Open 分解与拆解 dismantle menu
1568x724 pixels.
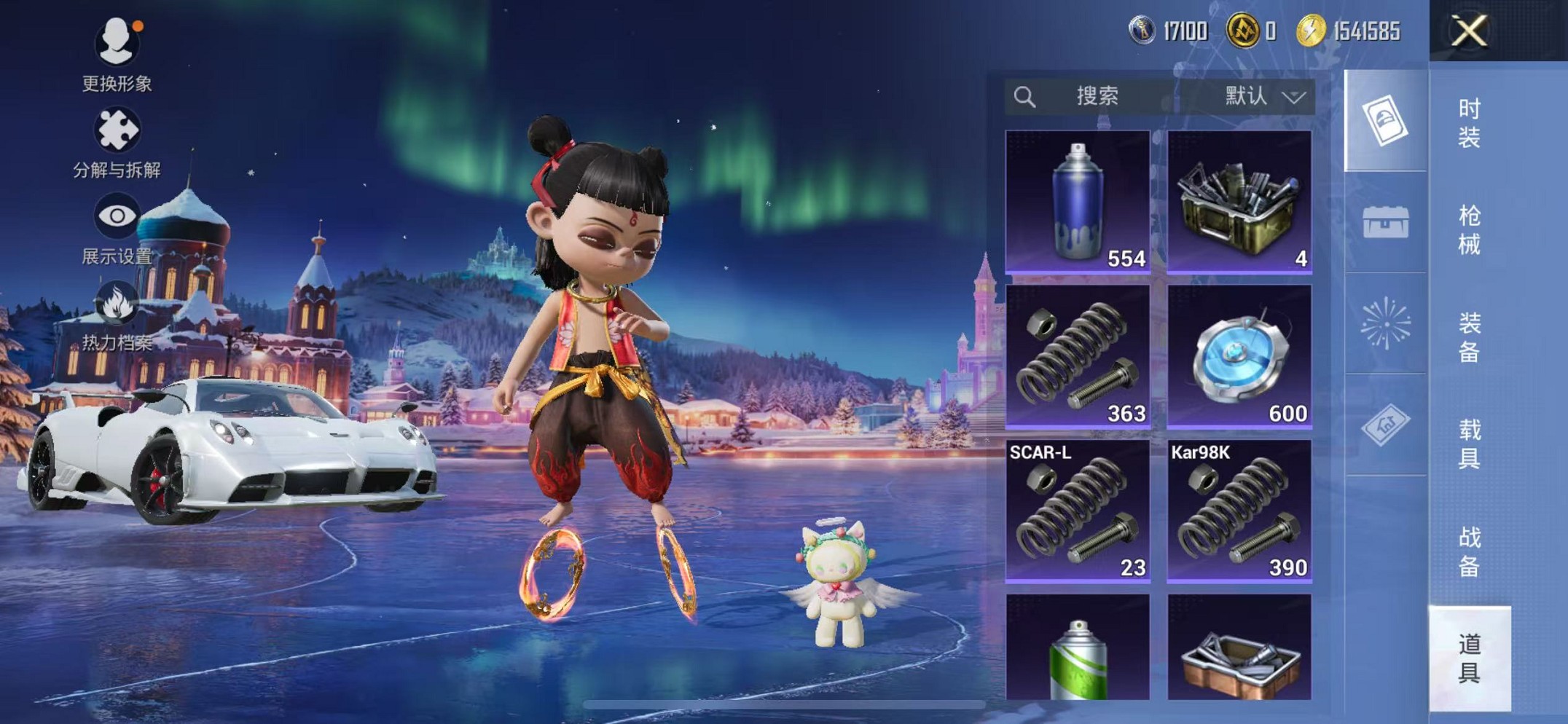click(x=117, y=142)
